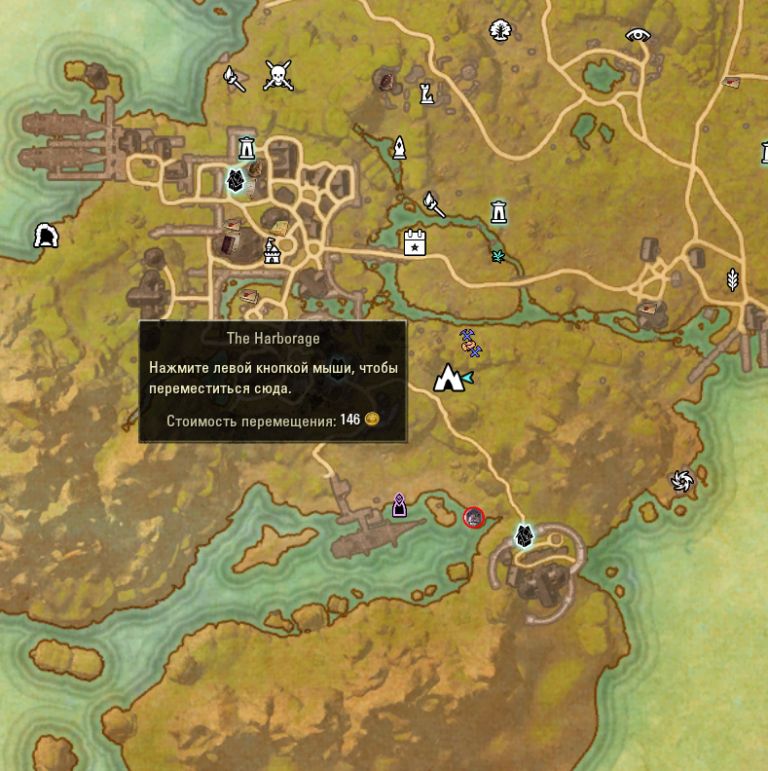Select the white swirl vortex marker
Screen dimensions: 768x771
(x=683, y=482)
